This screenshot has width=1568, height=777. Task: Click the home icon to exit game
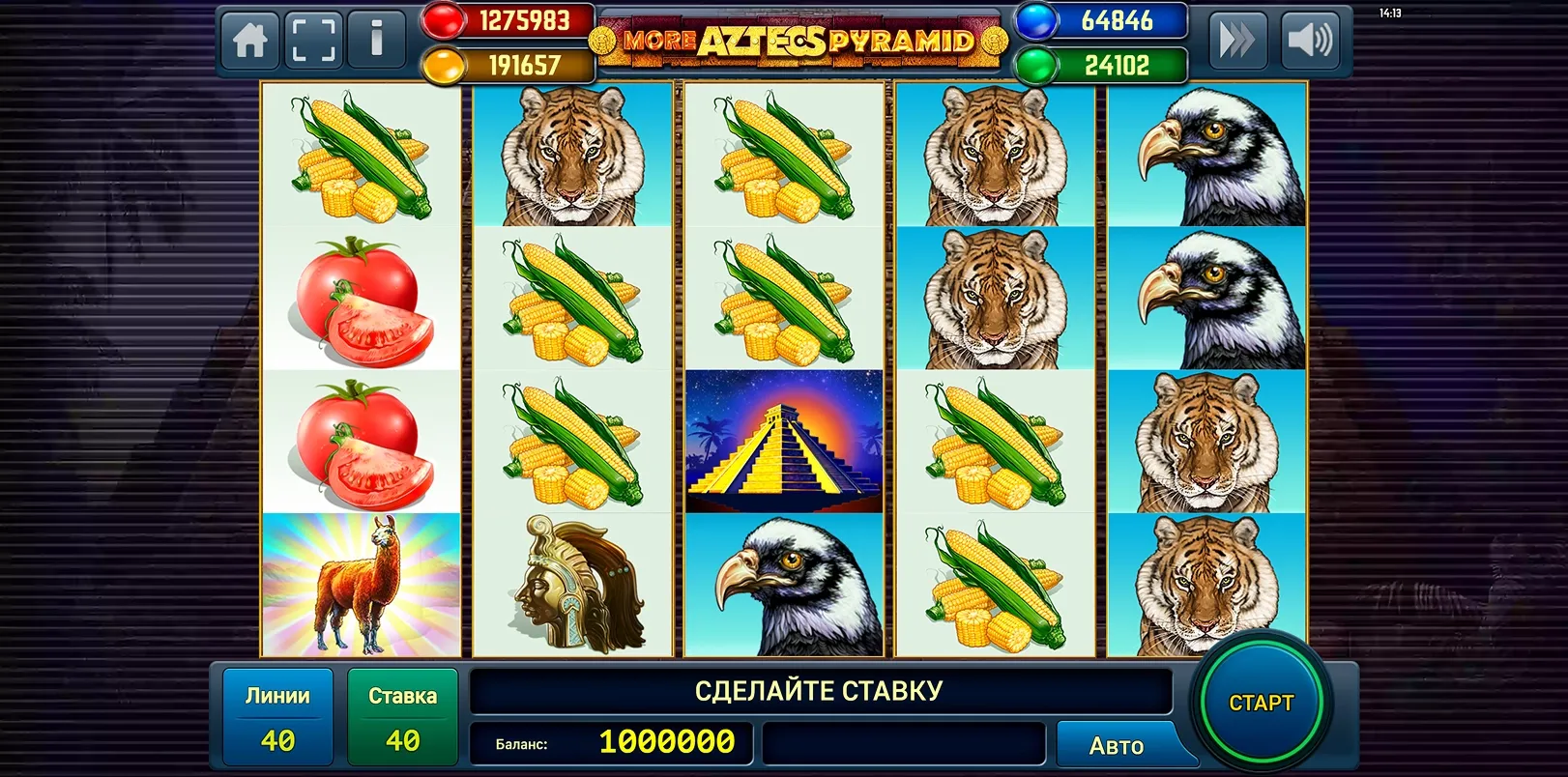tap(249, 41)
